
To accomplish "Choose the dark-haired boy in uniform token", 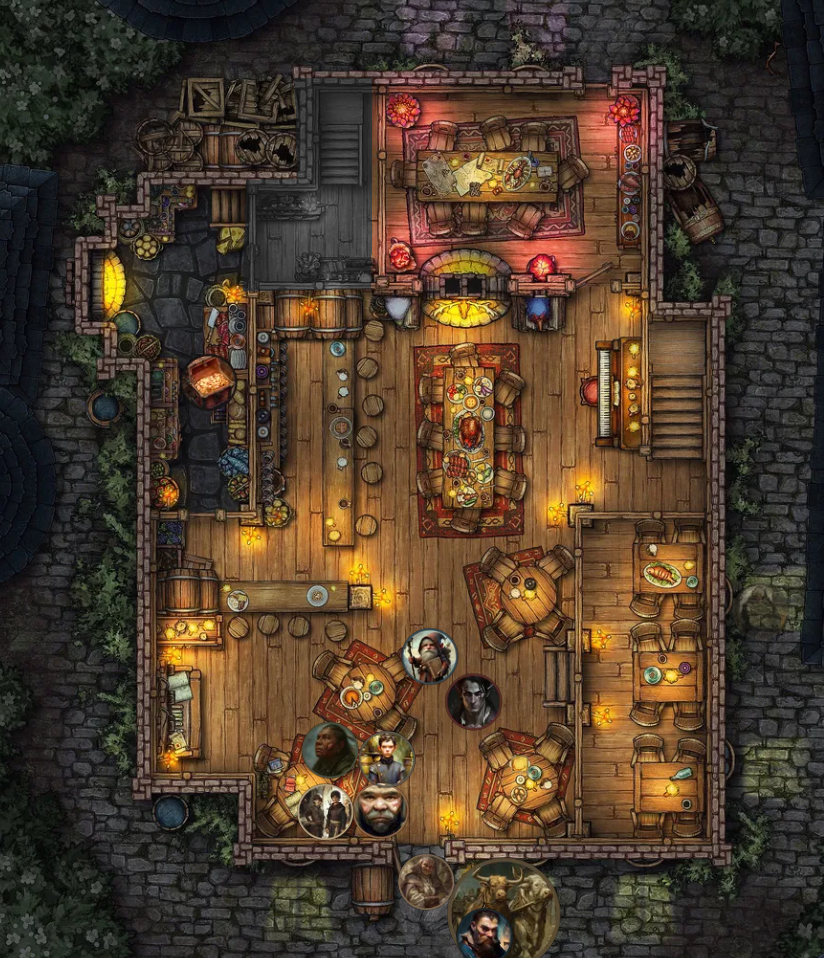I will (386, 758).
